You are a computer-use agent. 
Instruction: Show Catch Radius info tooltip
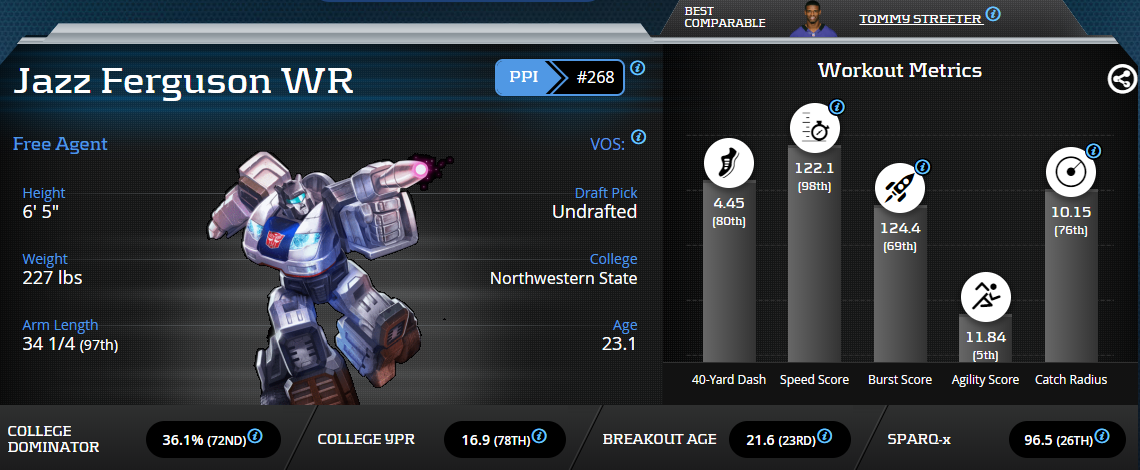(1093, 151)
